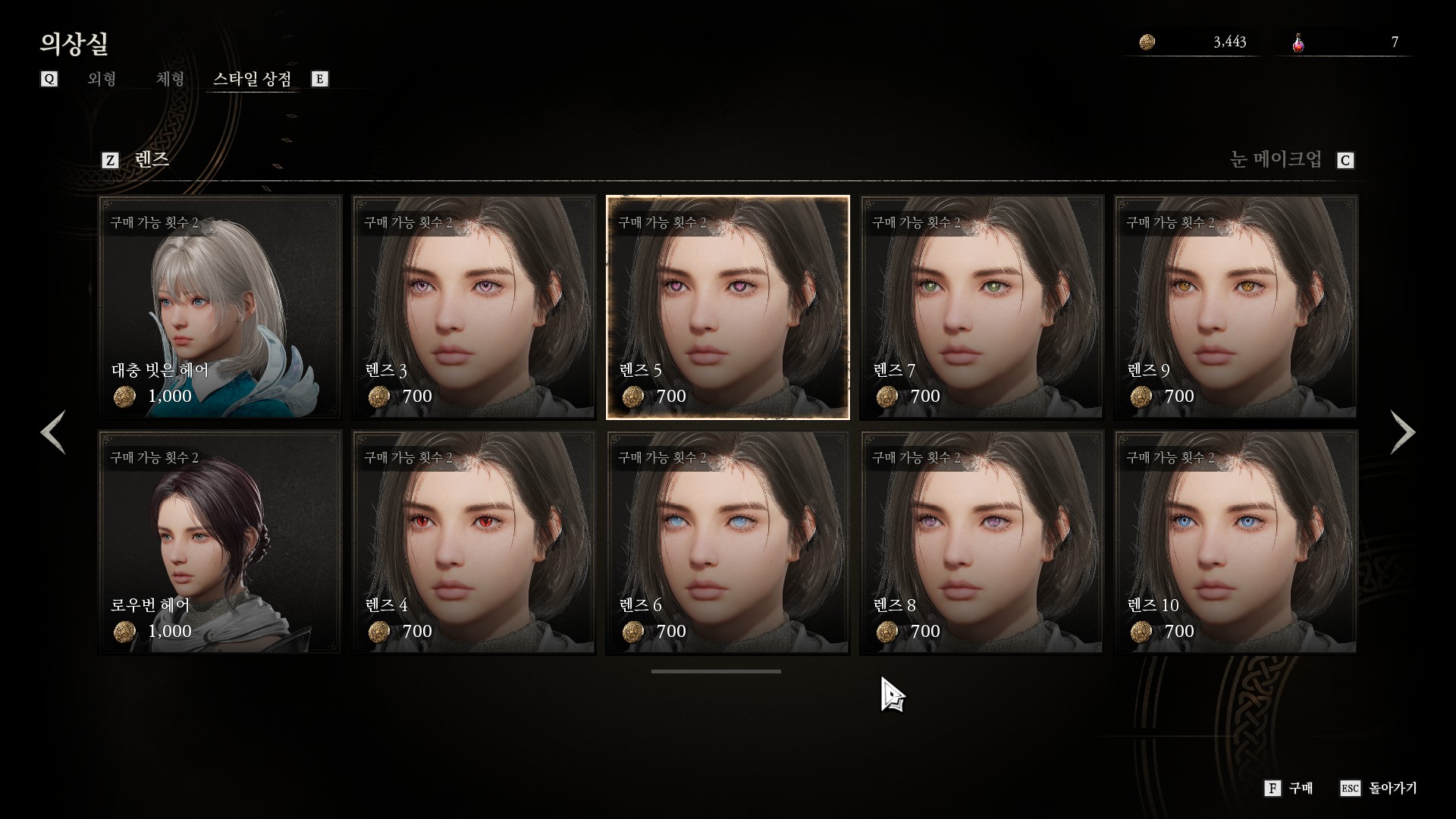1456x819 pixels.
Task: Select the 스타일 상점 tab
Action: [252, 79]
